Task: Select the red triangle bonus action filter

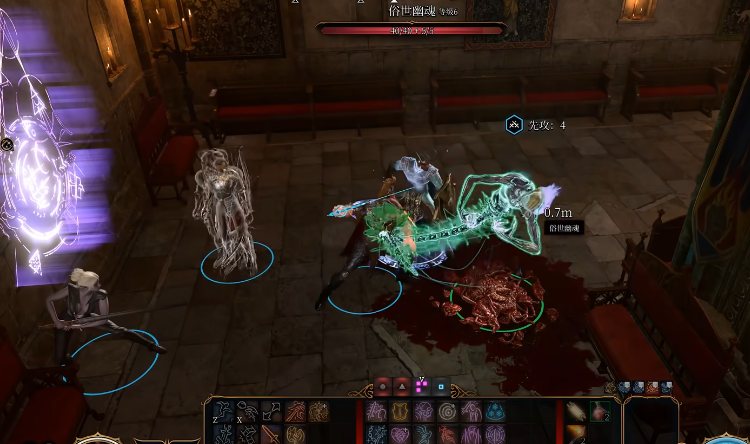Action: click(402, 387)
